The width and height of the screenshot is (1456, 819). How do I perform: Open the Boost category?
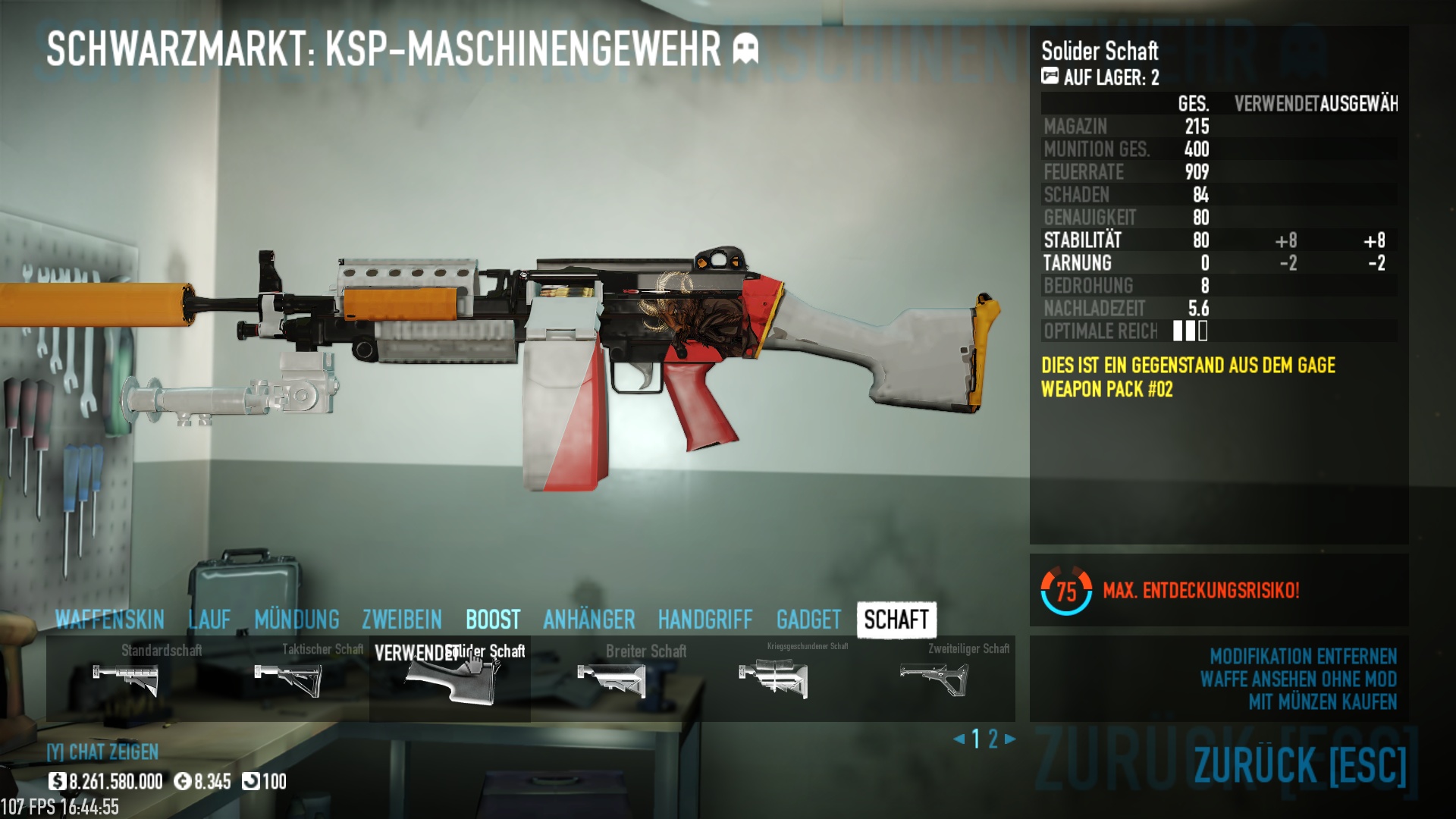(x=493, y=620)
